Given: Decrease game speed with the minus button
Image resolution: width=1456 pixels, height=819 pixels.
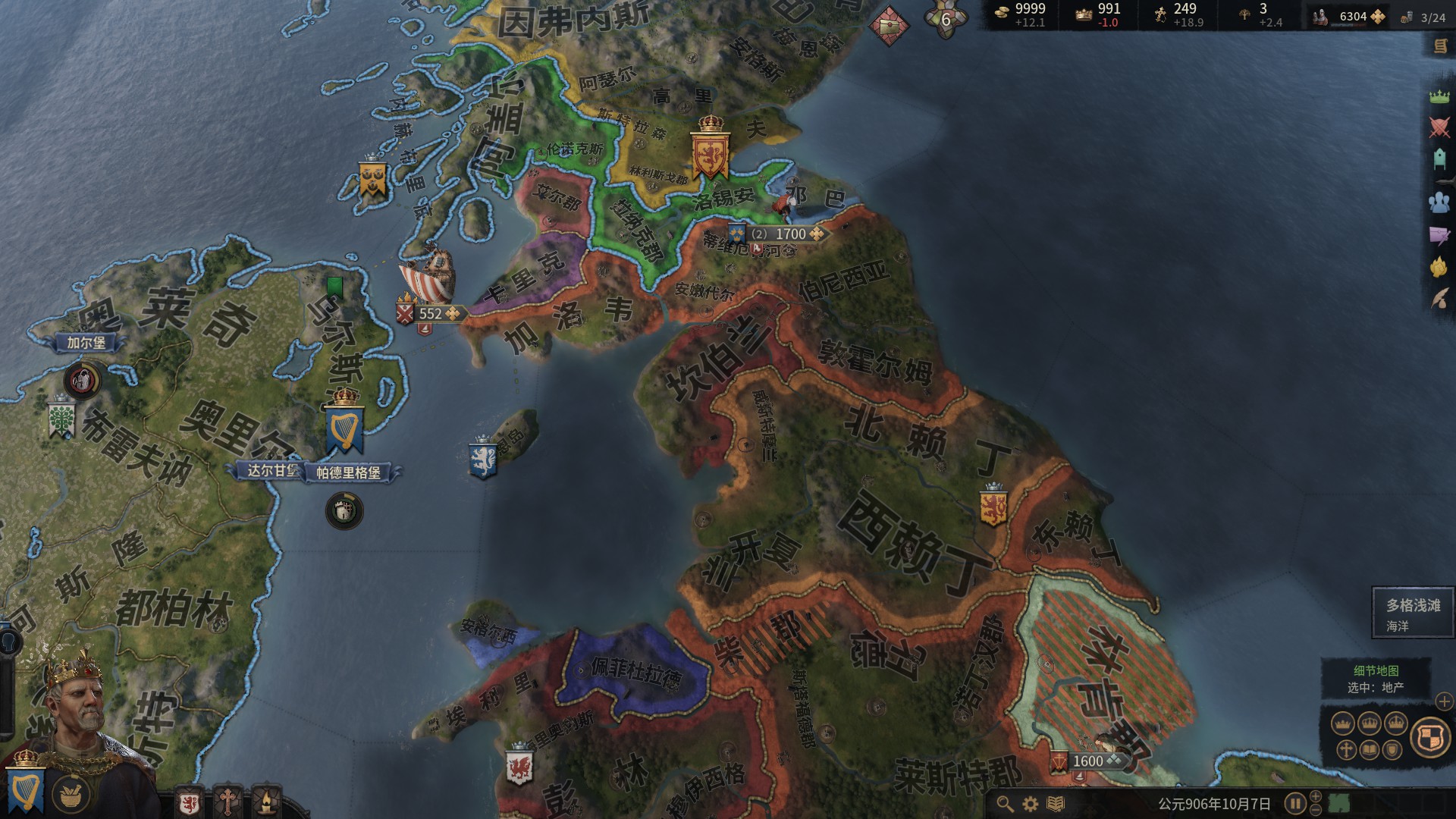Looking at the screenshot, I should [1316, 811].
